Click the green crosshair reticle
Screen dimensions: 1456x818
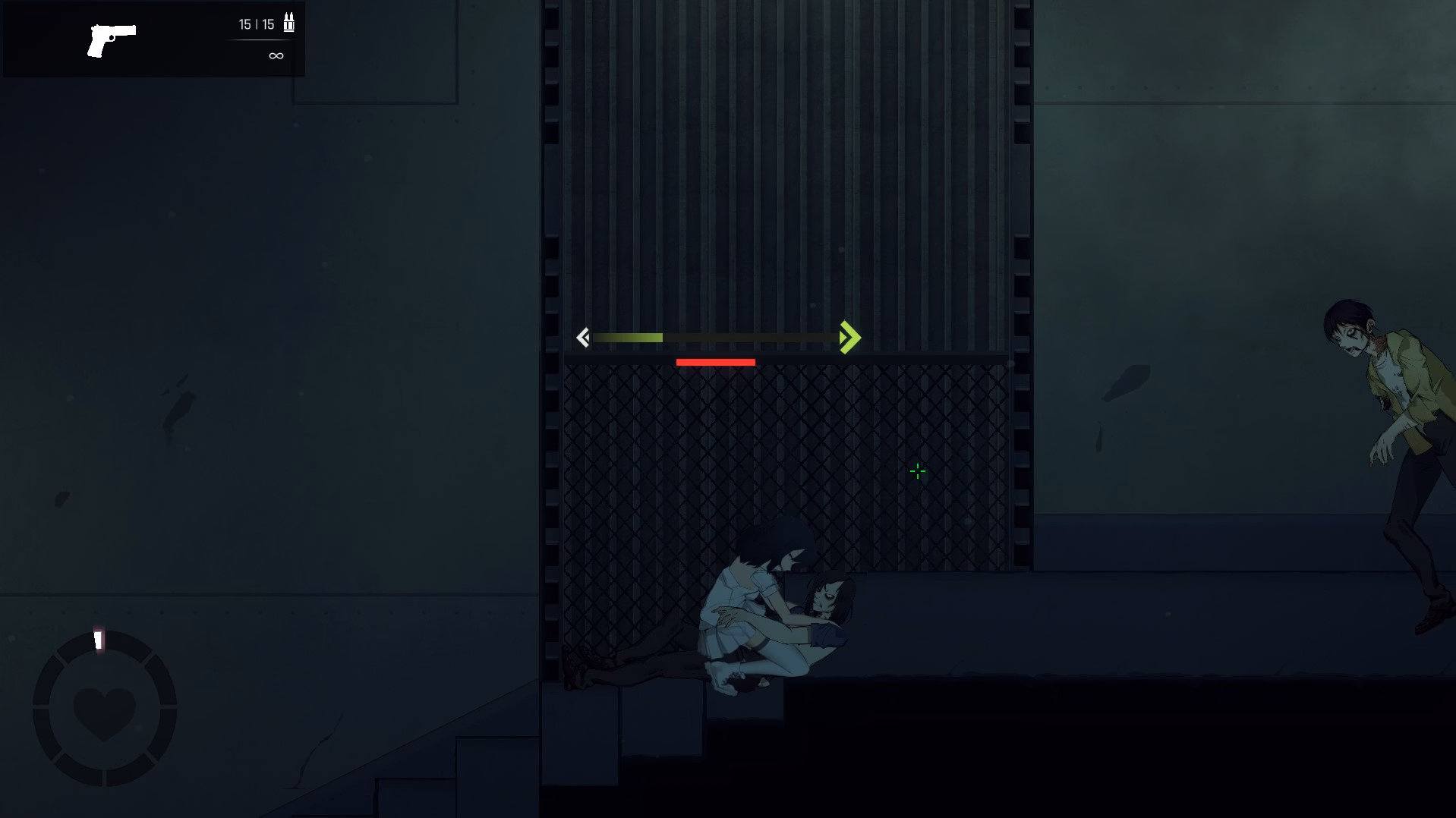tap(917, 471)
